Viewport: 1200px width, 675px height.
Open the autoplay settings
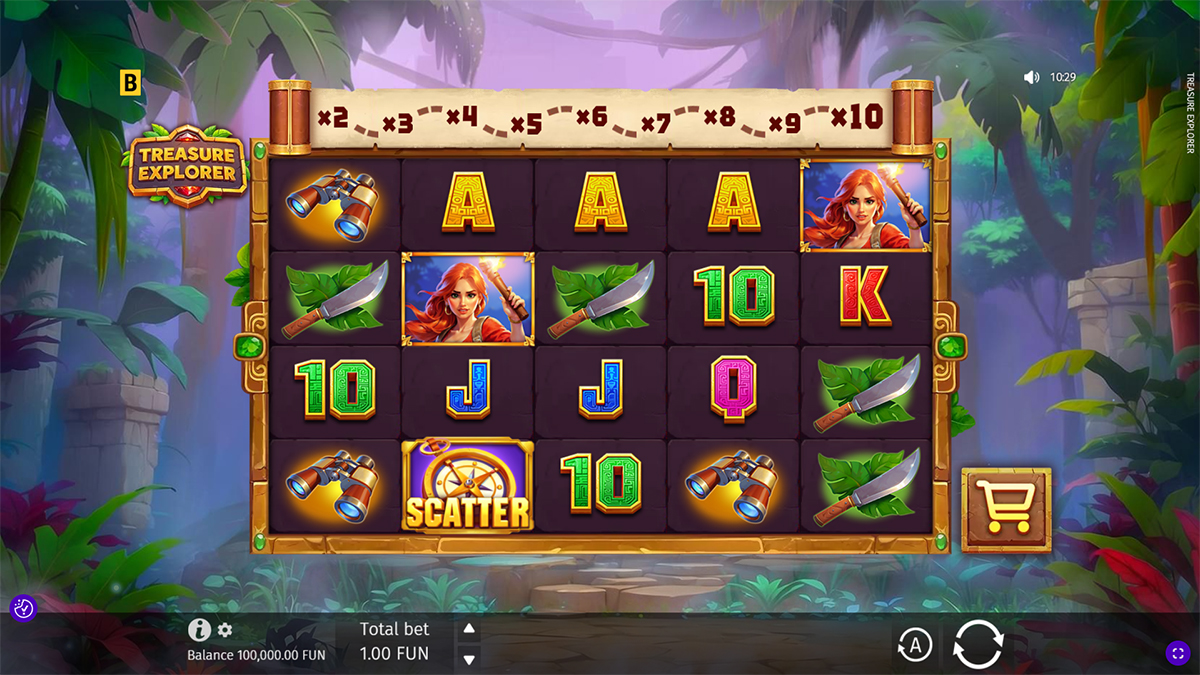tap(914, 645)
